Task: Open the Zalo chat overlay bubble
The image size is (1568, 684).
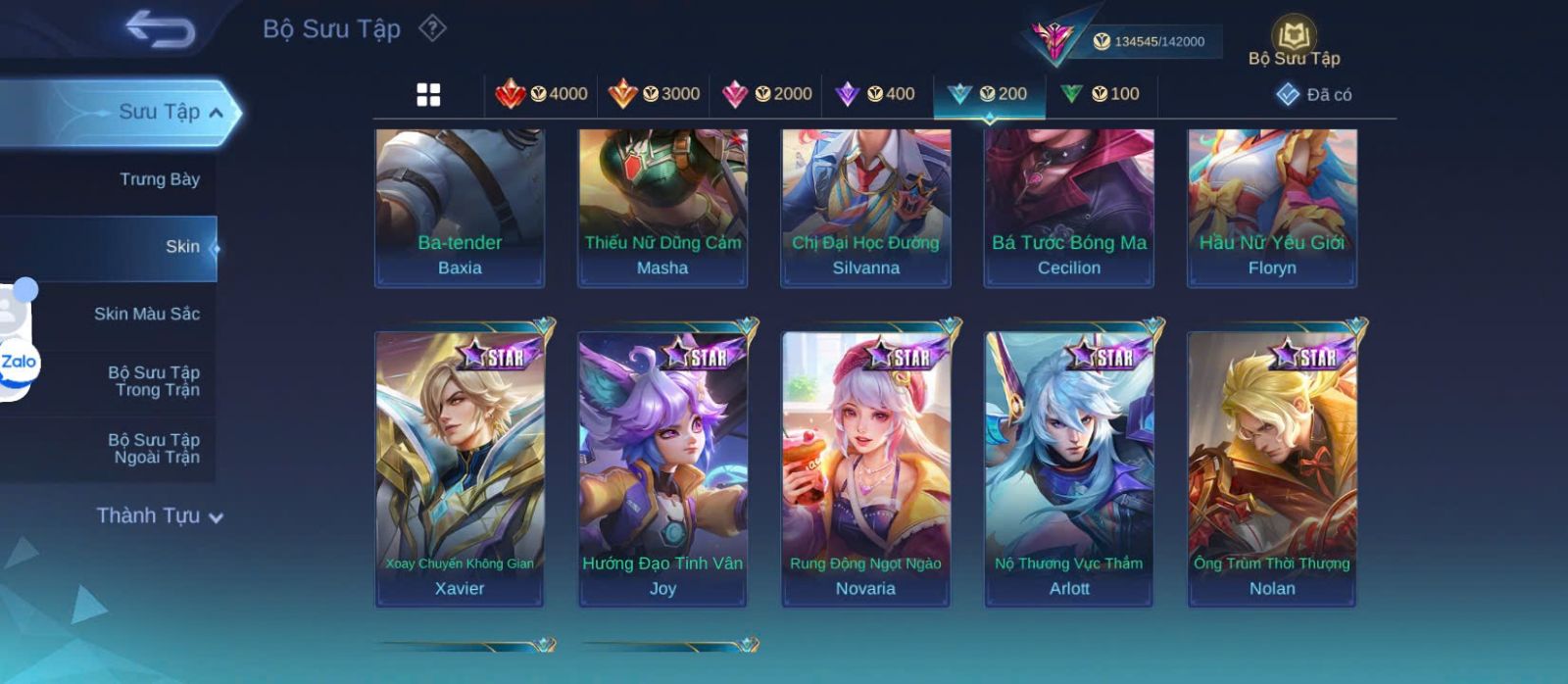Action: 19,363
